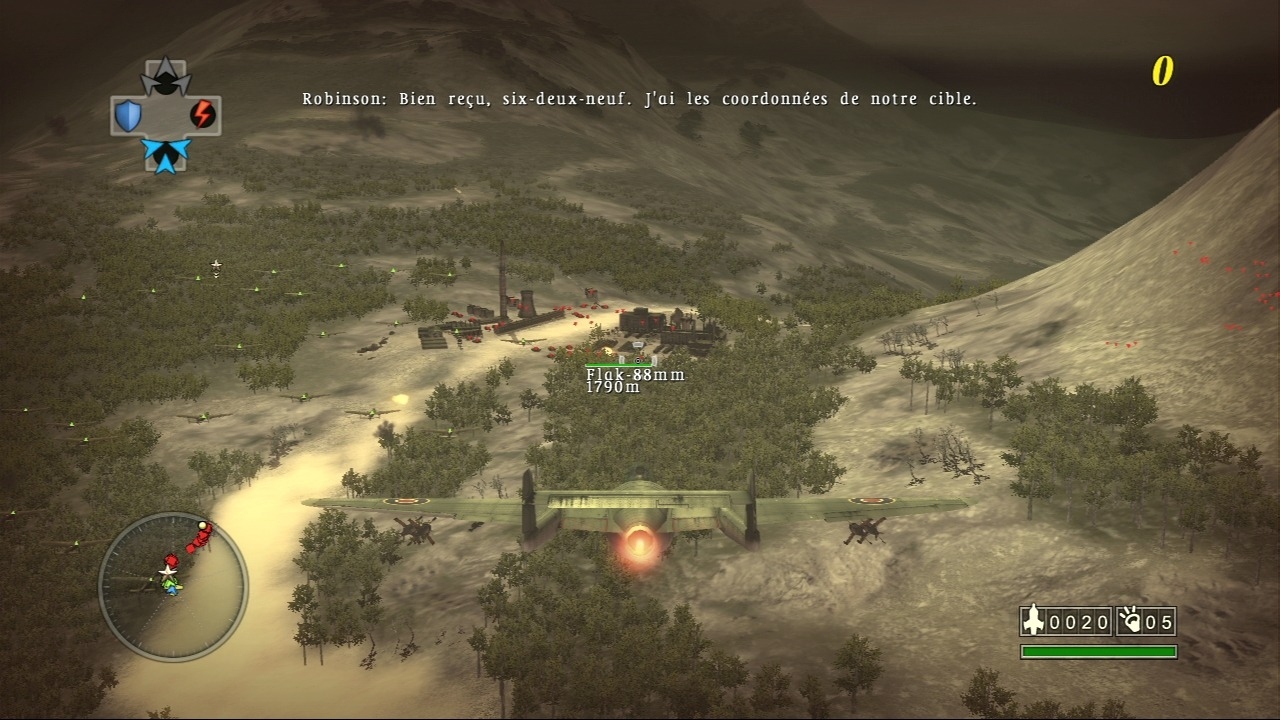This screenshot has height=720, width=1280.
Task: Click the white aircraft icon on the ammo counter
Action: pyautogui.click(x=1032, y=621)
